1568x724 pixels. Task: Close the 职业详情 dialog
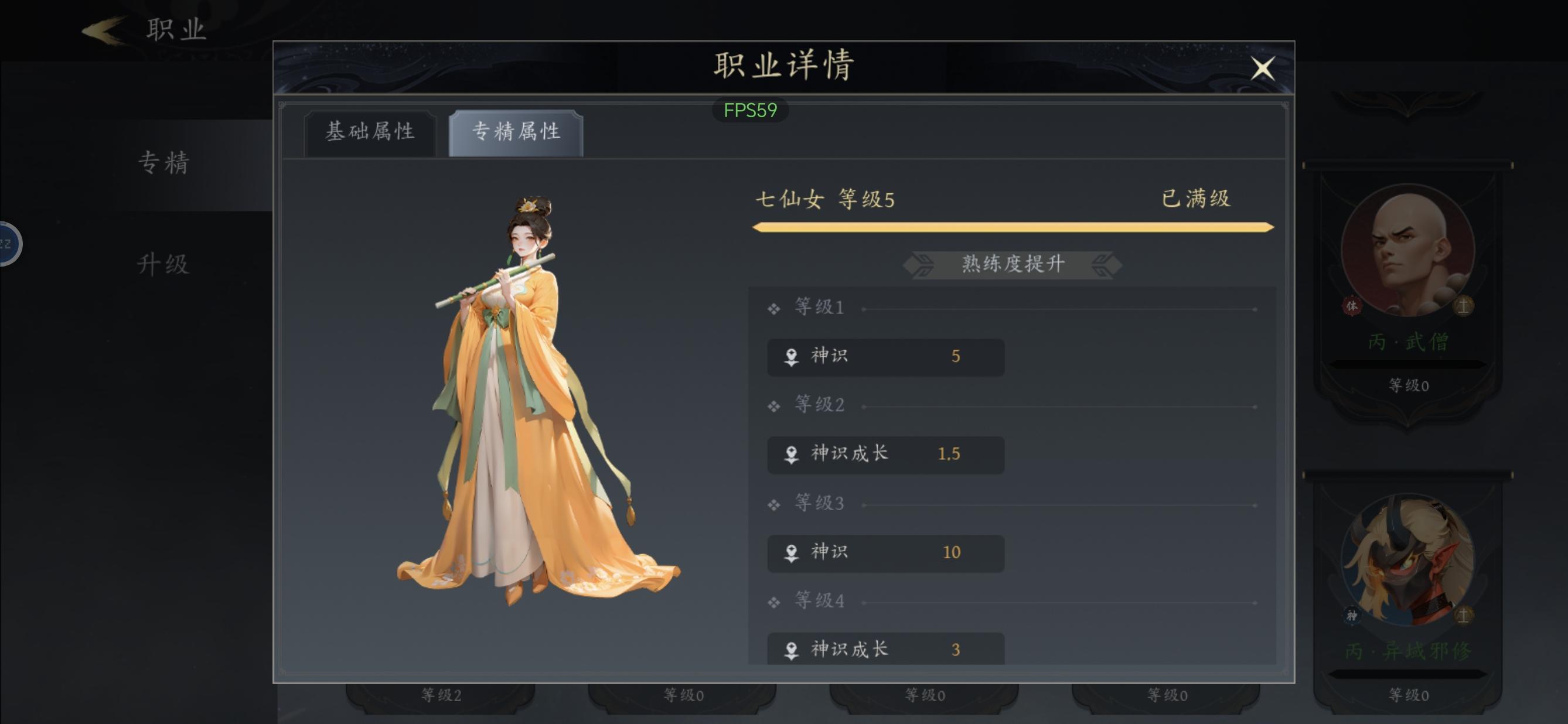click(1263, 68)
